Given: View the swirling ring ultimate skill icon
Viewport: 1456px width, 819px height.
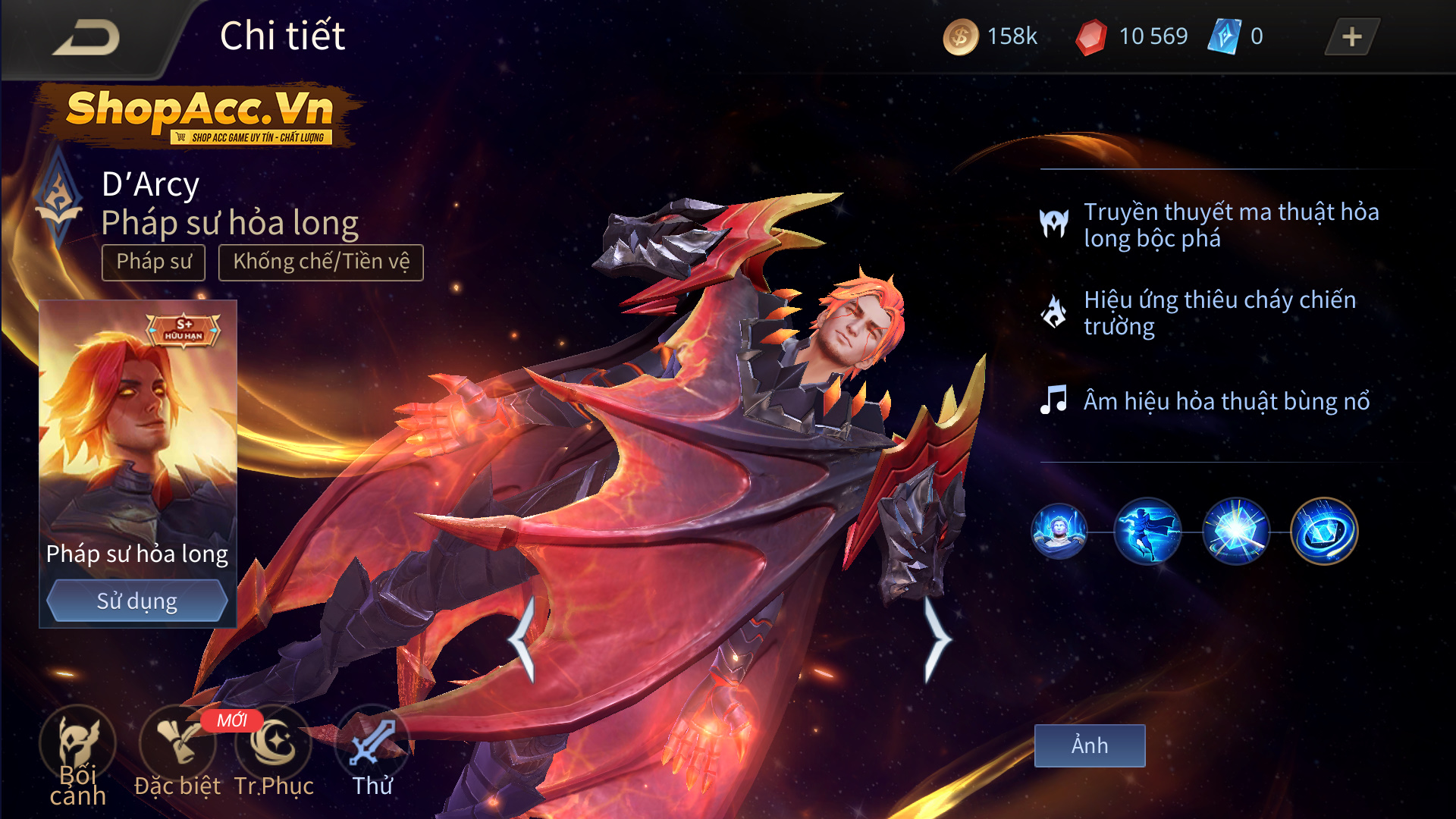Looking at the screenshot, I should point(1324,532).
